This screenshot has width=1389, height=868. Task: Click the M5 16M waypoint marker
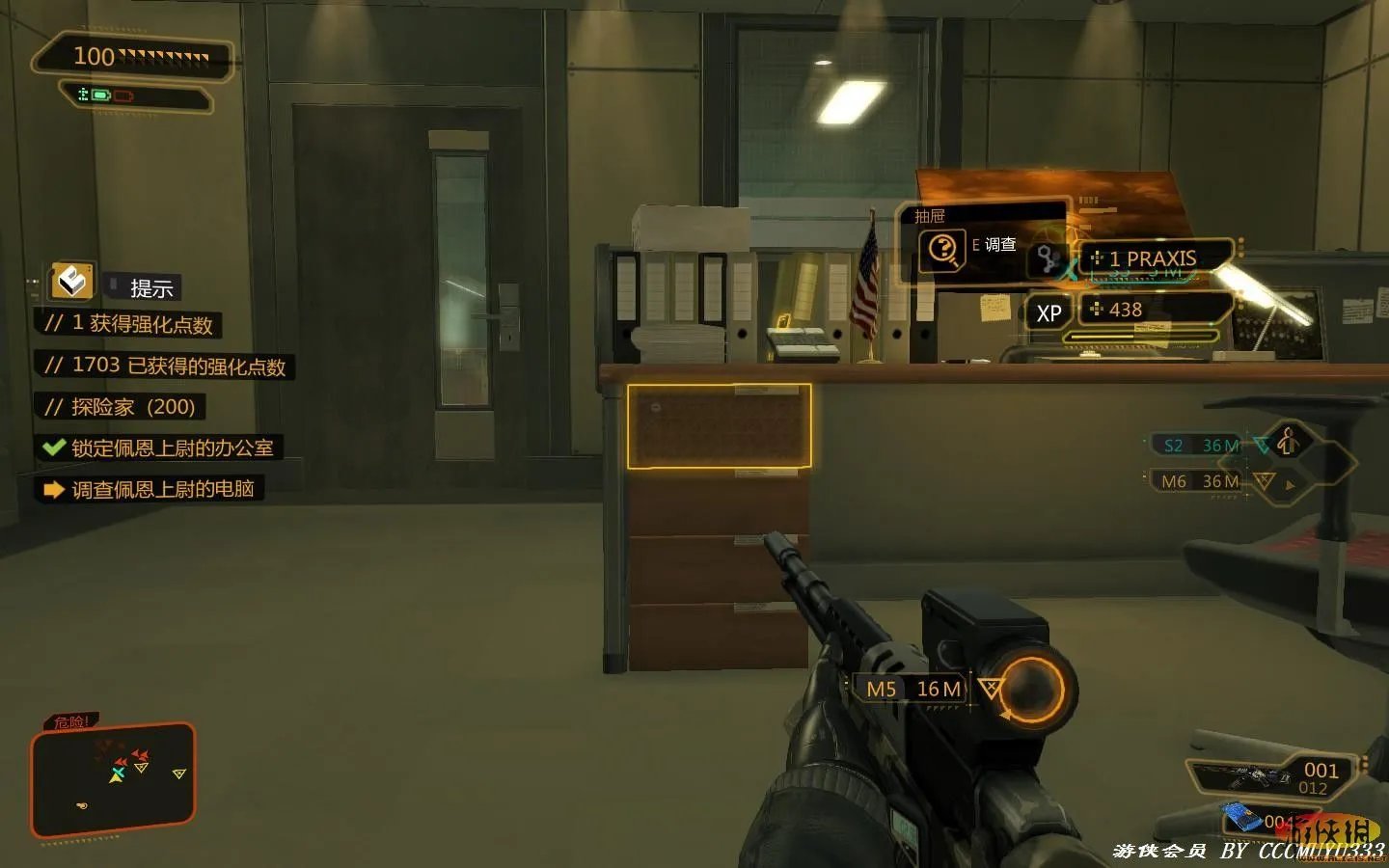tap(913, 689)
